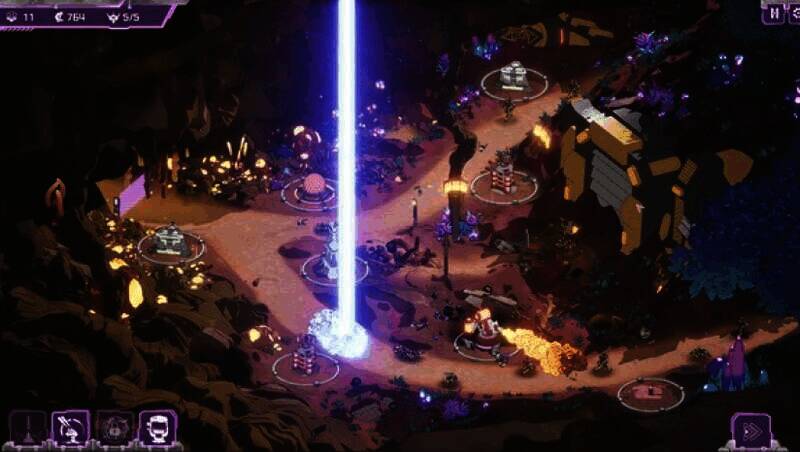Pause the game with the pause button

tap(772, 14)
